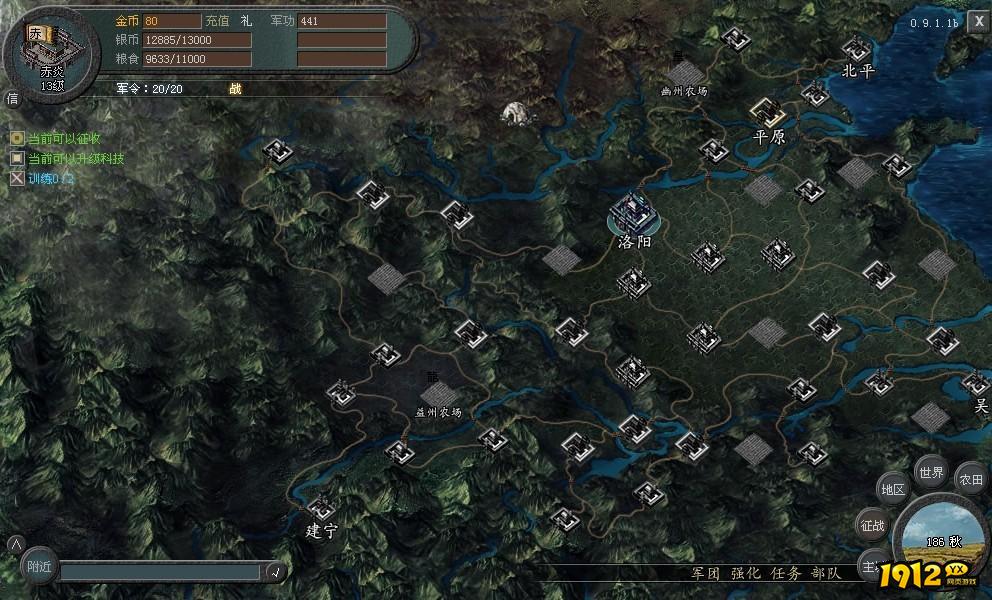Focus the chat input field
This screenshot has height=600, width=992.
(x=160, y=572)
